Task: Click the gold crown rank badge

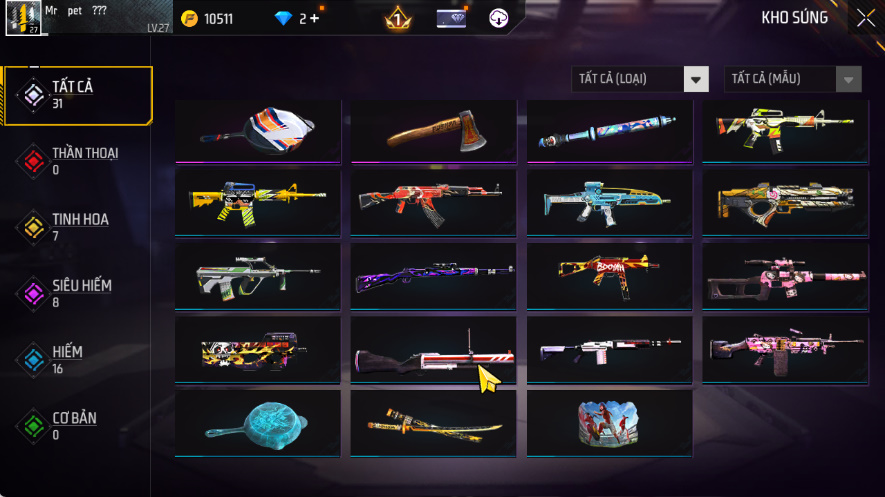Action: 398,18
